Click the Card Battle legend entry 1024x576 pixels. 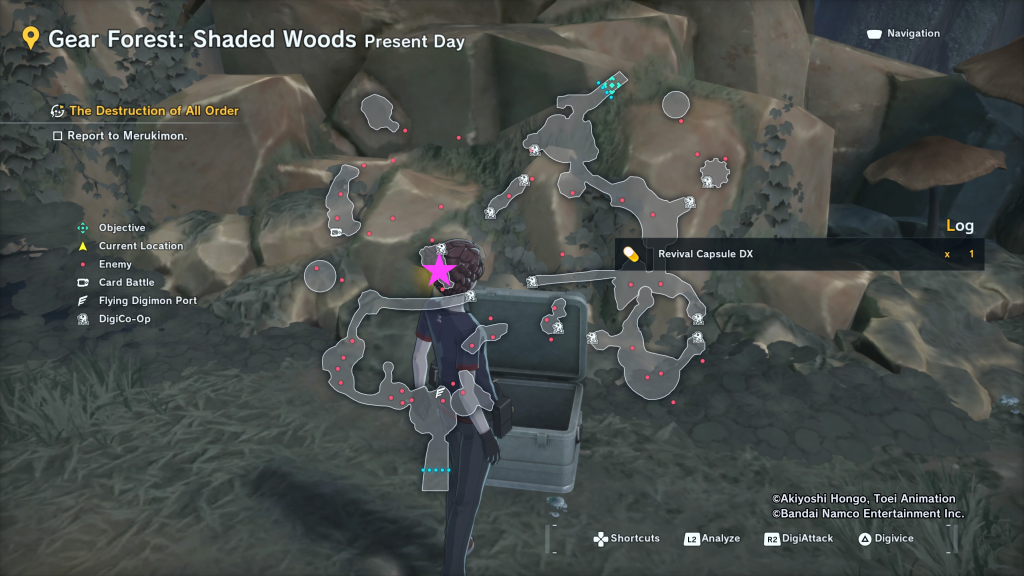click(x=126, y=282)
